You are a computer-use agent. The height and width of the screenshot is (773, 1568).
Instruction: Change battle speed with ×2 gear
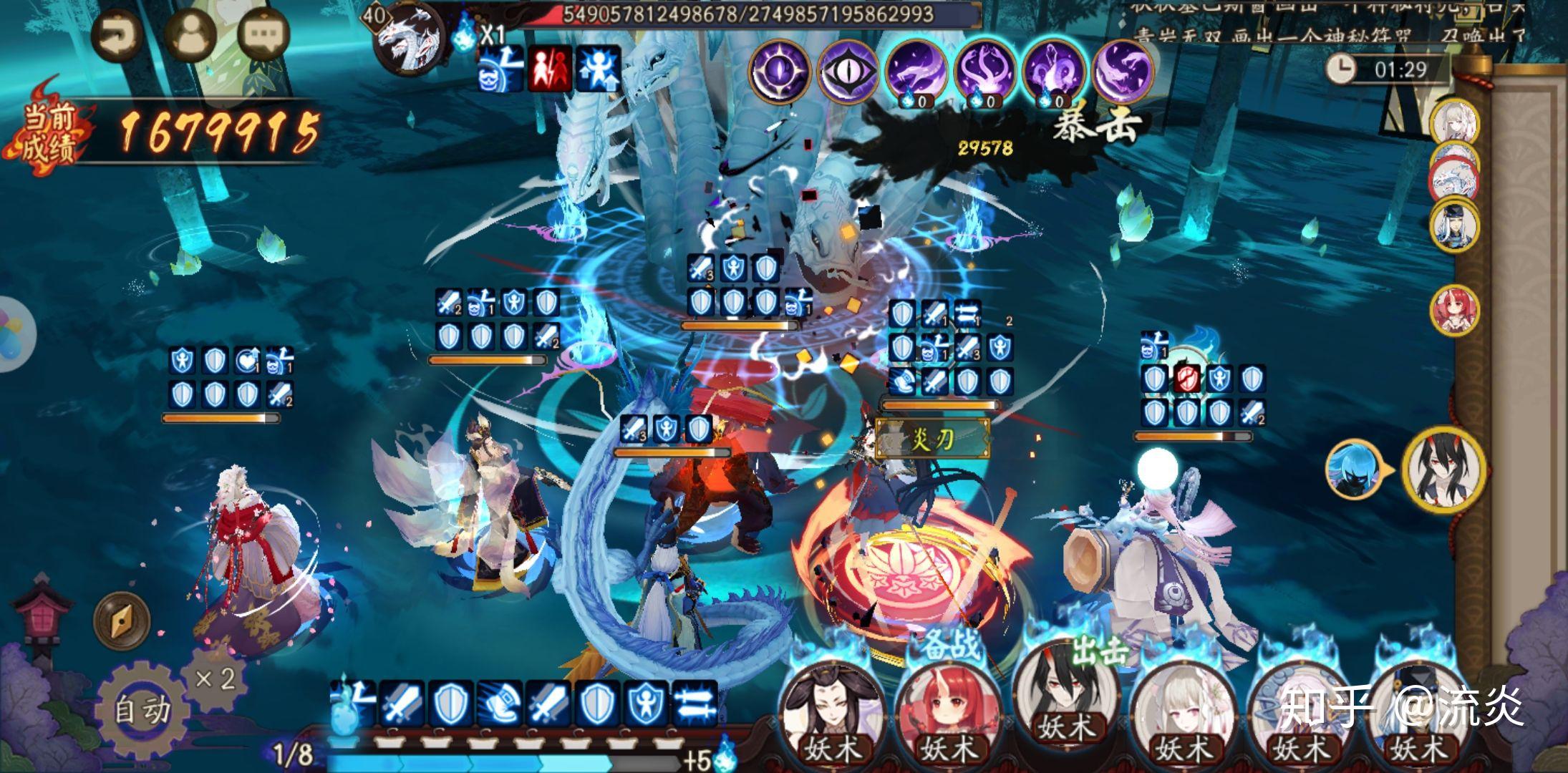(x=215, y=677)
